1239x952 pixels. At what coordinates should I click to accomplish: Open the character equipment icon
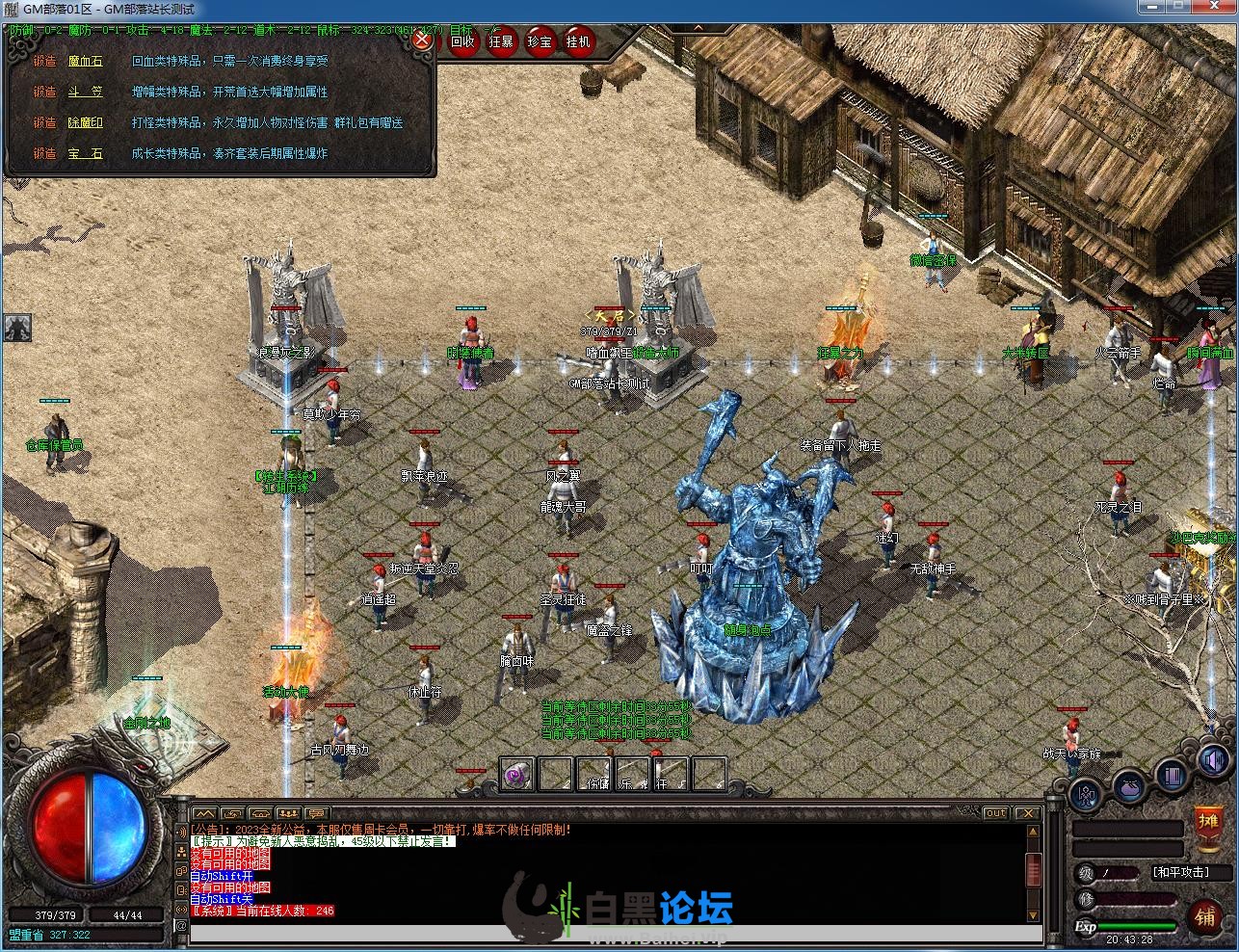[1087, 796]
